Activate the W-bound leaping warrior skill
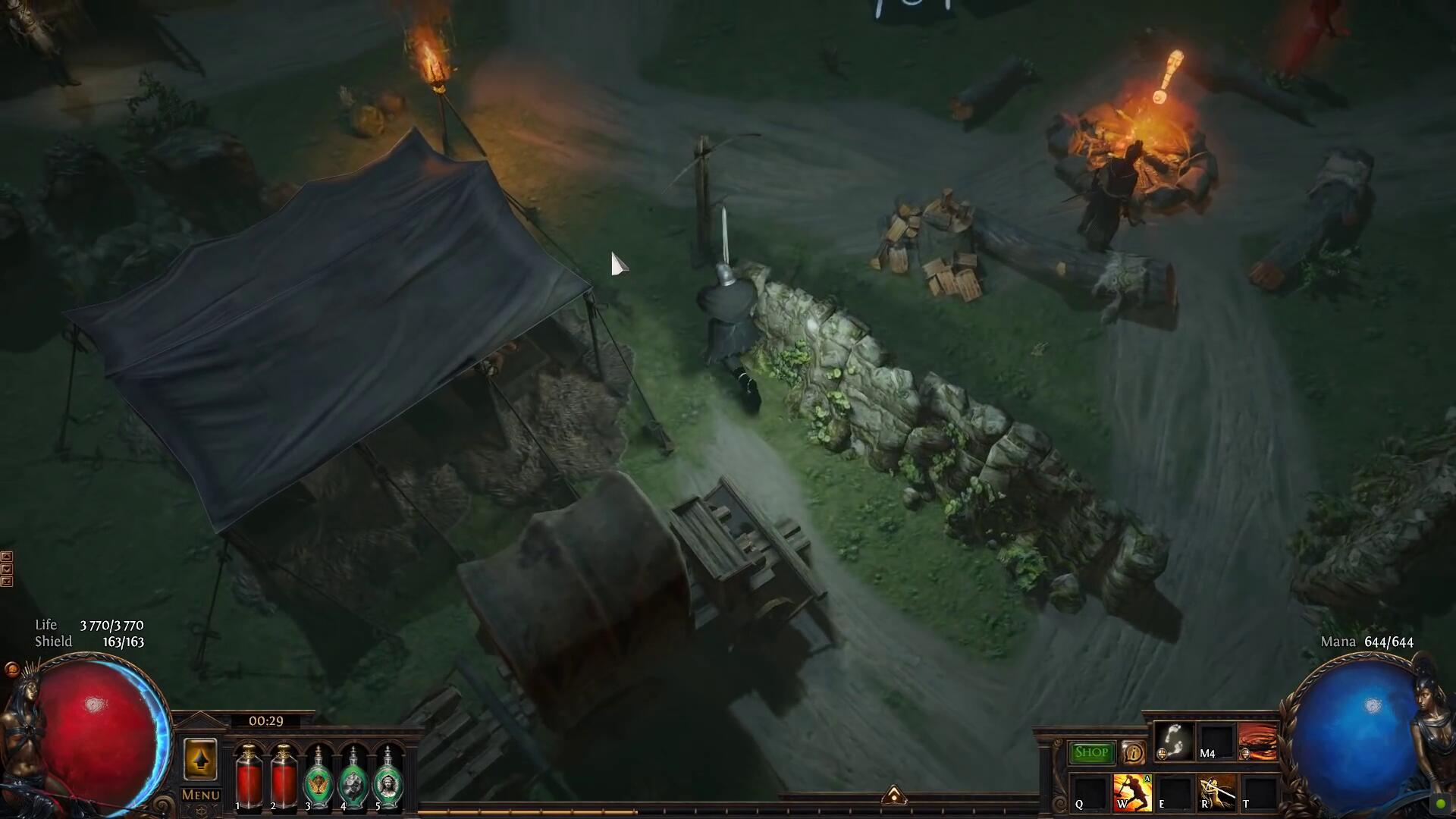Viewport: 1456px width, 819px height. click(x=1131, y=792)
